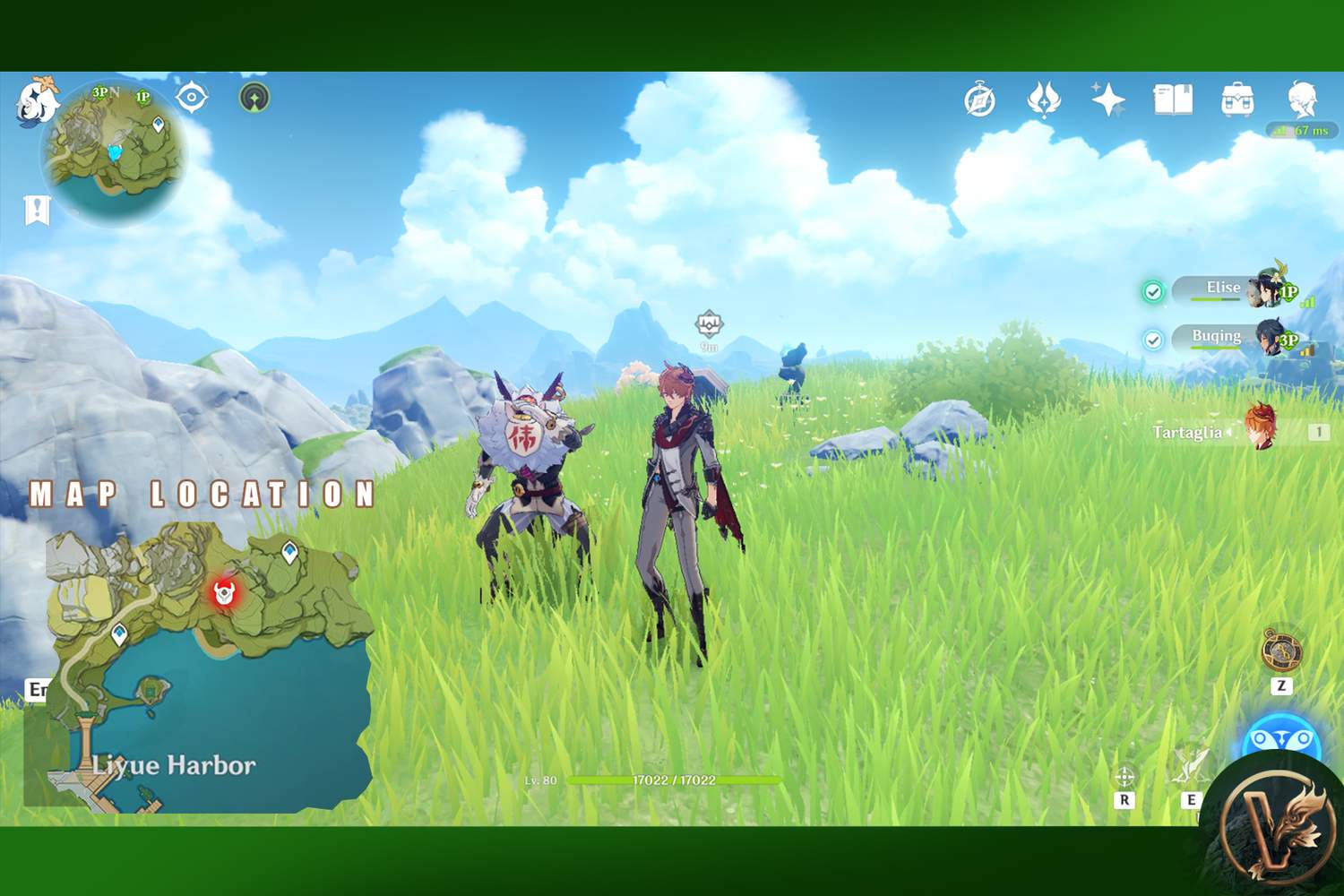Viewport: 1344px width, 896px height.
Task: Open the Adventurer Handbook book icon
Action: [1172, 99]
